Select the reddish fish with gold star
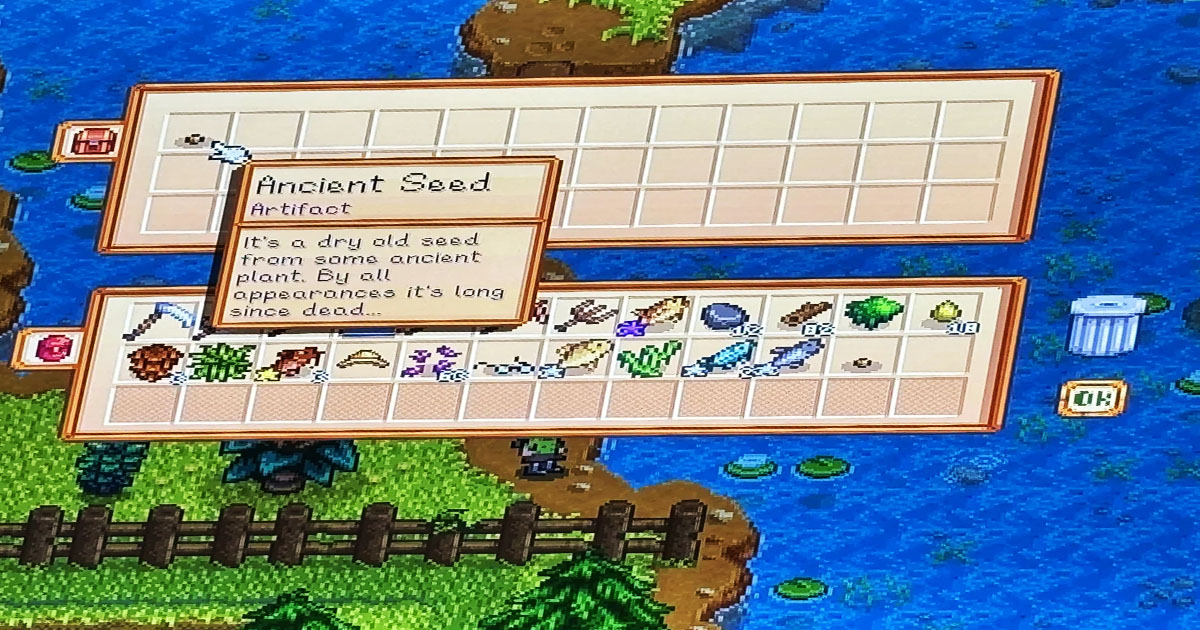The image size is (1200, 630). (292, 360)
